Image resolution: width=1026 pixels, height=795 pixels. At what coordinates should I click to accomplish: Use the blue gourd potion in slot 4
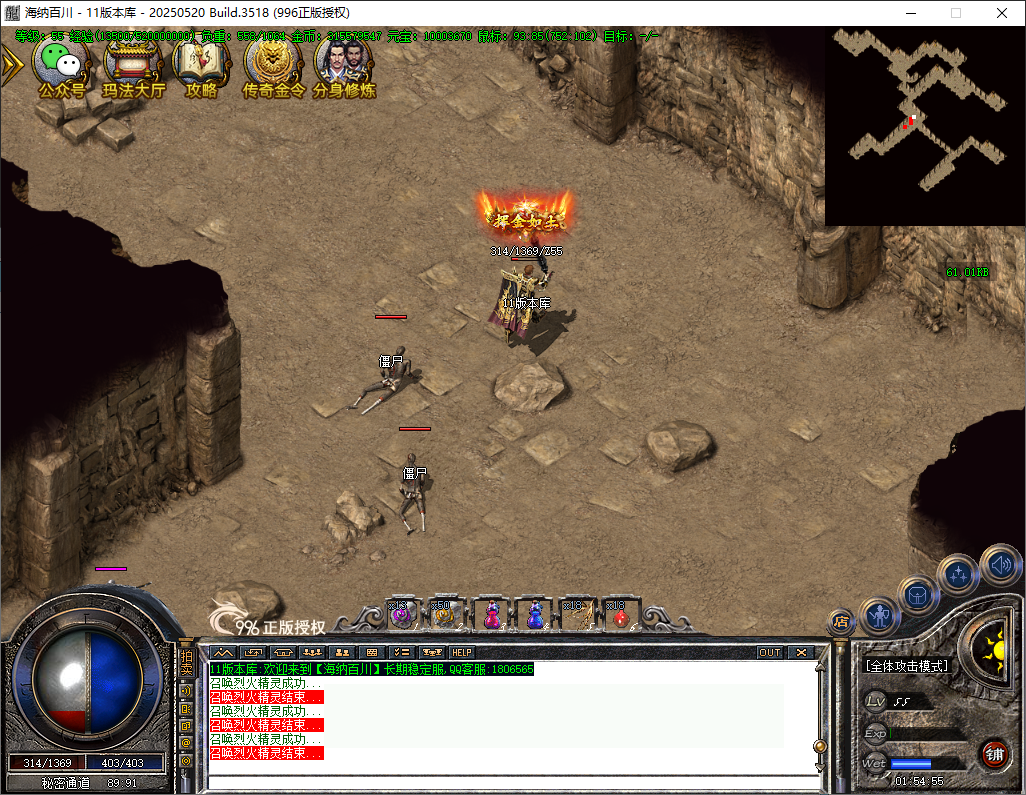tap(534, 615)
